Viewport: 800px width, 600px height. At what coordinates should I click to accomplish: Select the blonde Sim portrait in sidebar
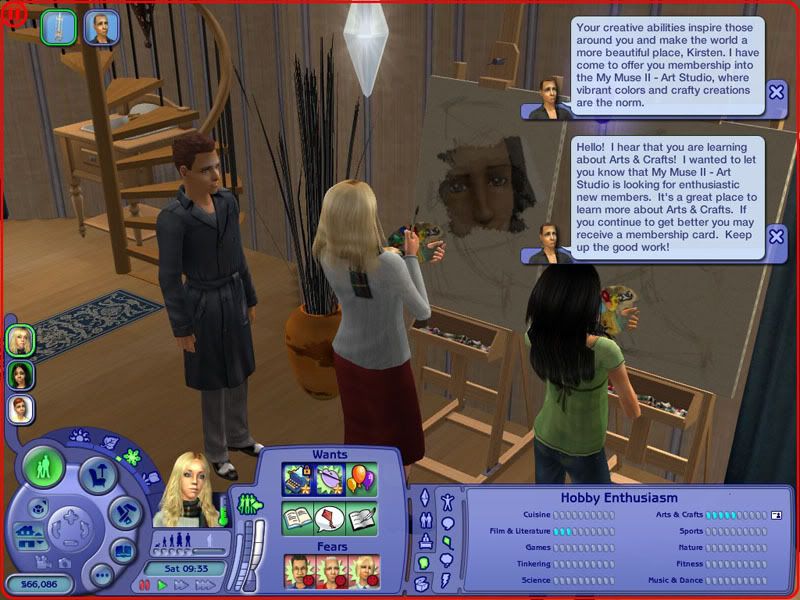(x=21, y=340)
